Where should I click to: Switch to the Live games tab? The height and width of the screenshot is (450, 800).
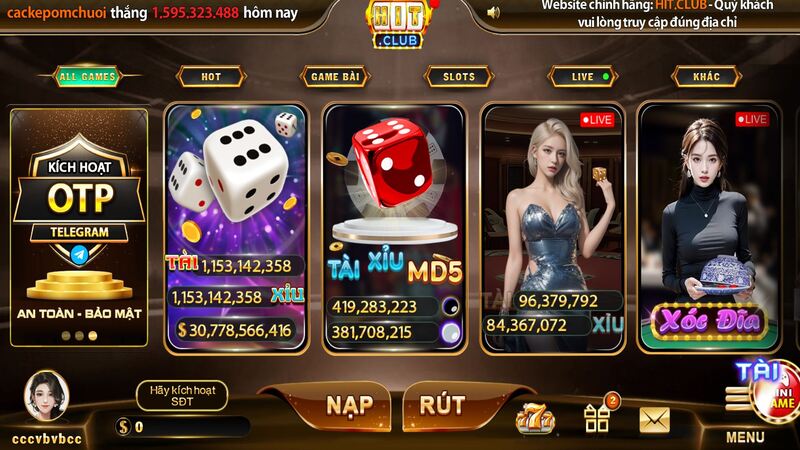(584, 76)
